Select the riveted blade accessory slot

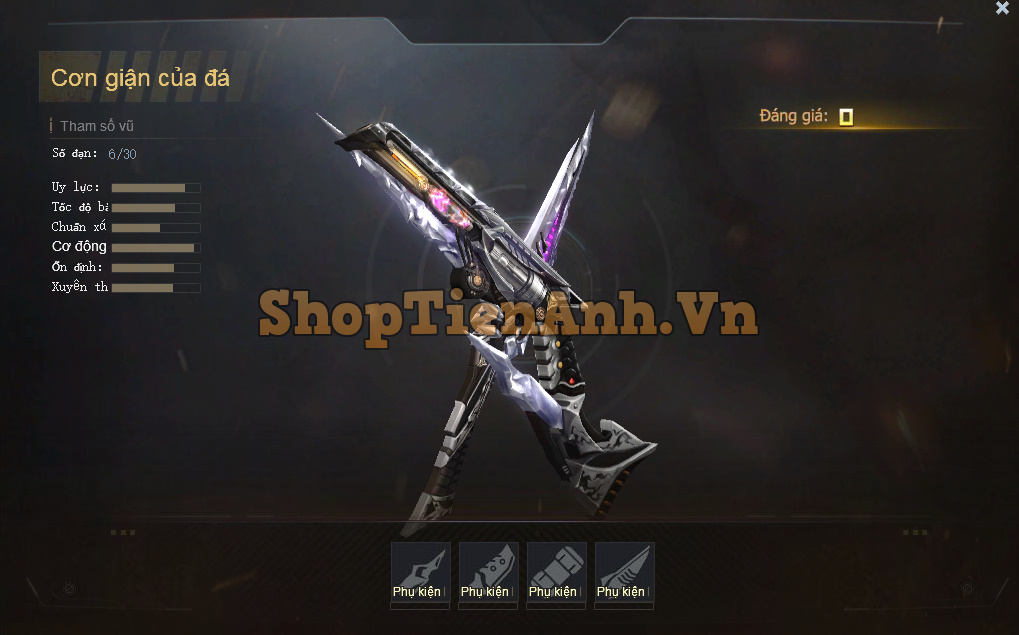[488, 573]
